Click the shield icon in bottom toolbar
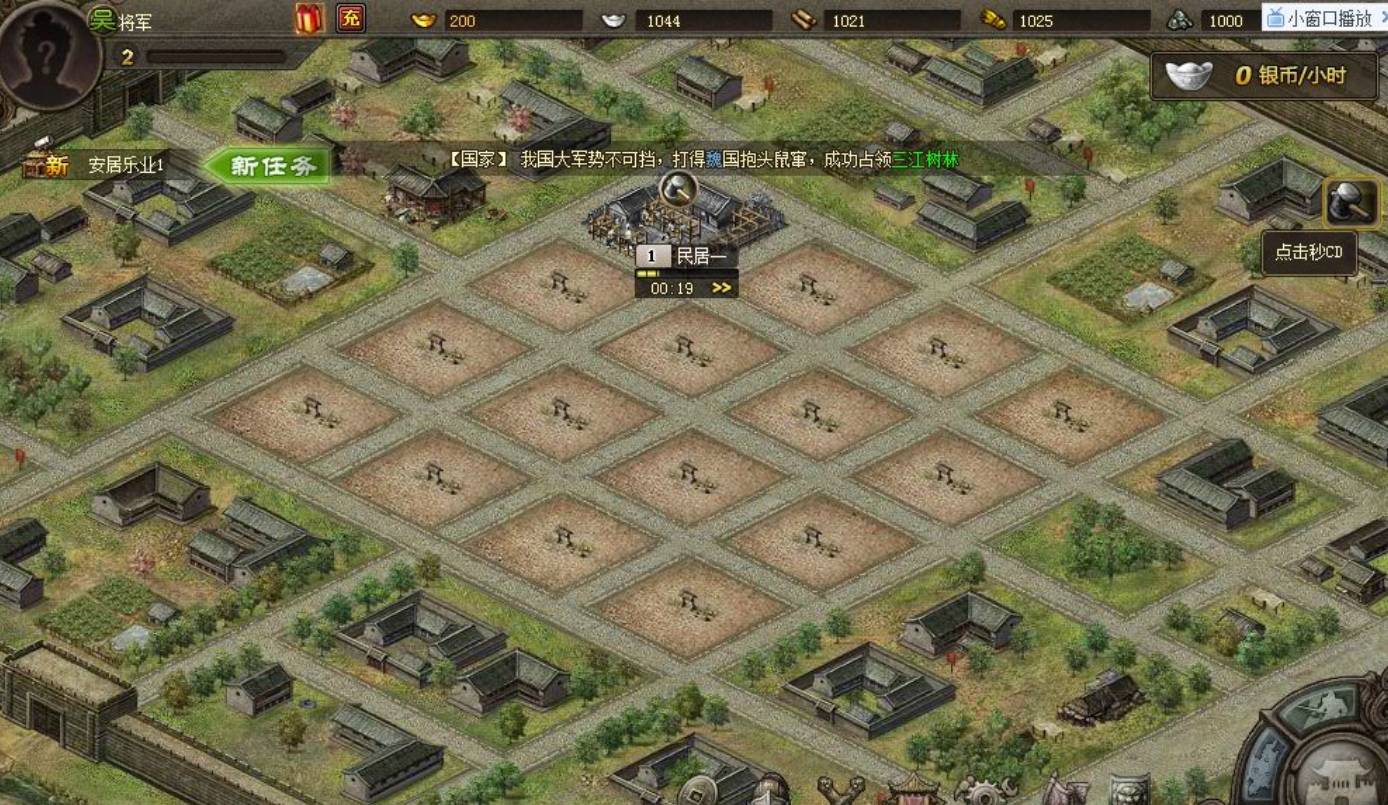The width and height of the screenshot is (1388, 805). click(x=1131, y=790)
